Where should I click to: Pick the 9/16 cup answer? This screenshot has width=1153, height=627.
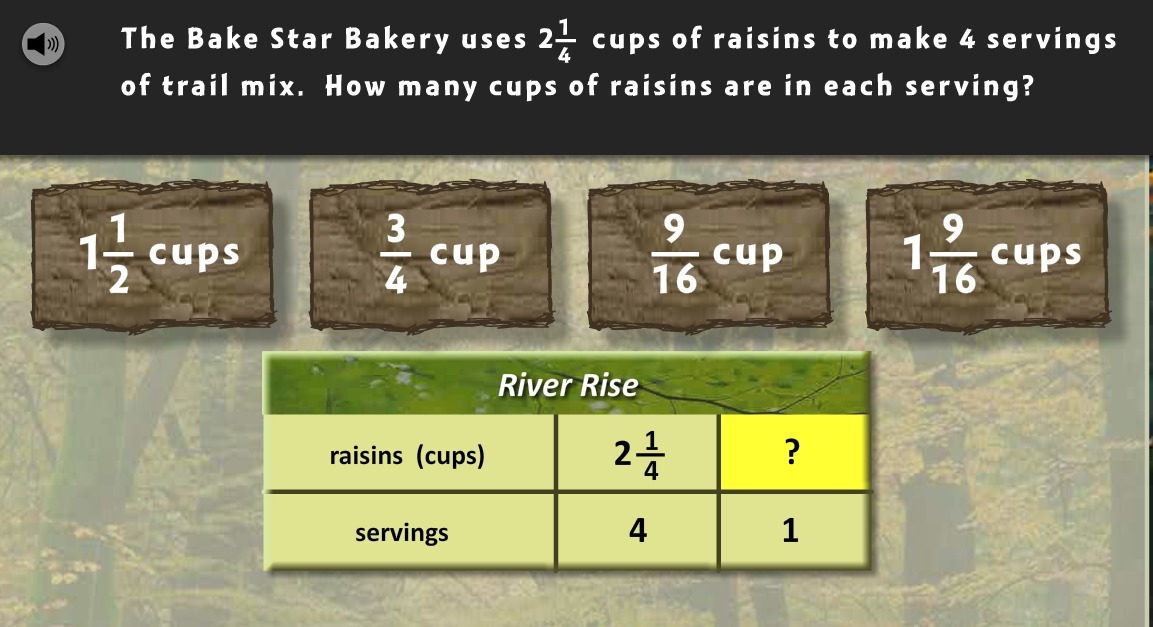pos(708,256)
